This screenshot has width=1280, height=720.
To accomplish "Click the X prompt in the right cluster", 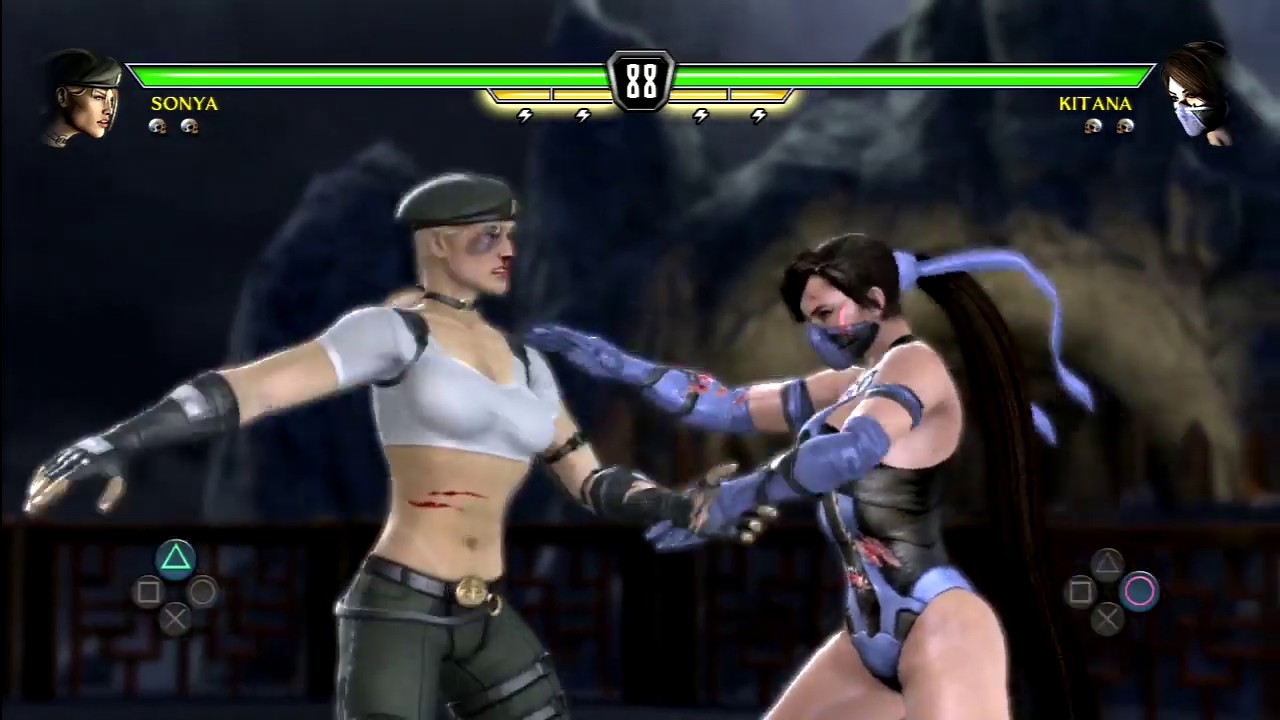I will click(x=1108, y=618).
